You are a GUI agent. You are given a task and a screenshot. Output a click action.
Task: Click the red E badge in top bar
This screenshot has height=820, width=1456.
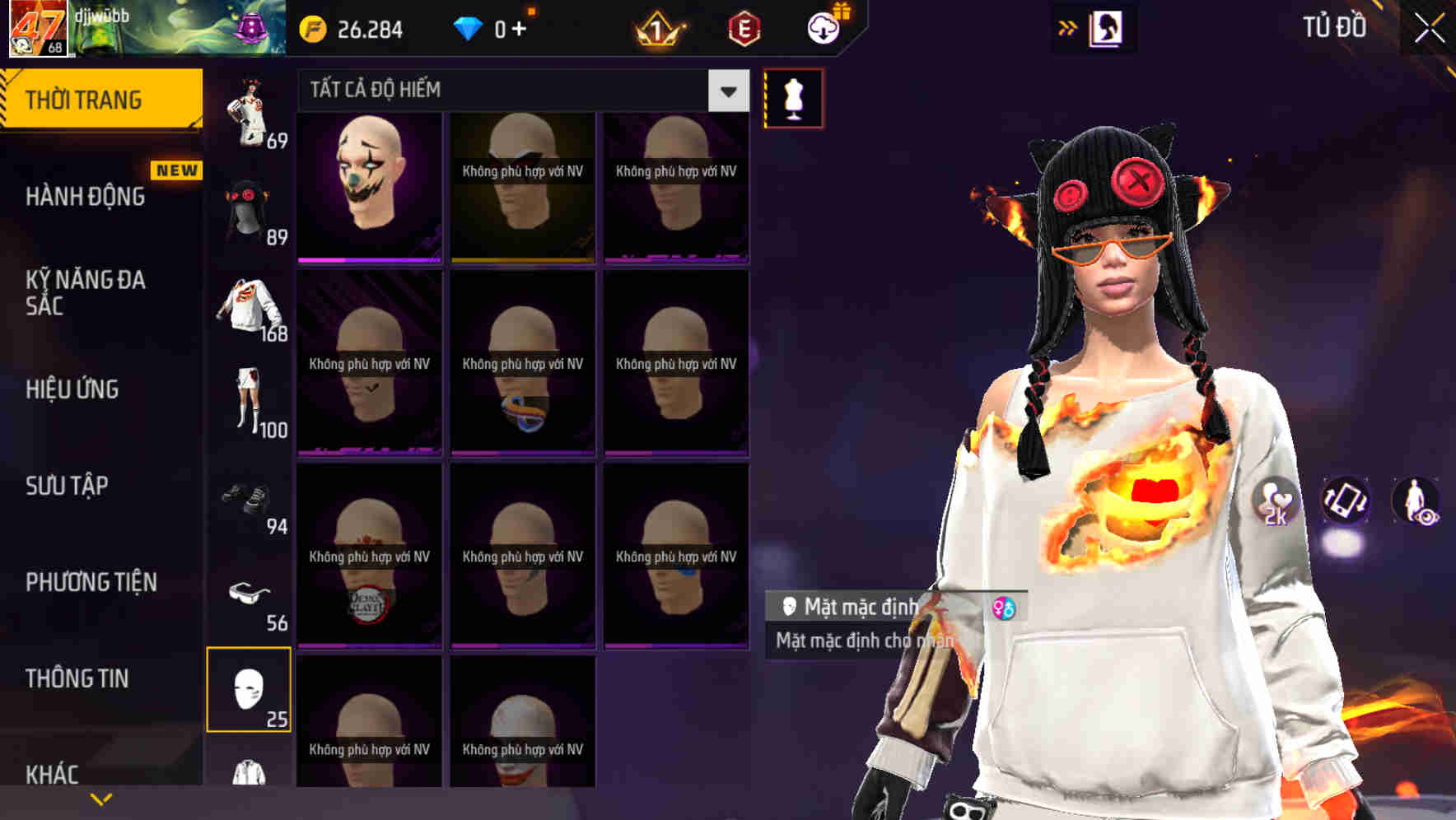pos(745,26)
